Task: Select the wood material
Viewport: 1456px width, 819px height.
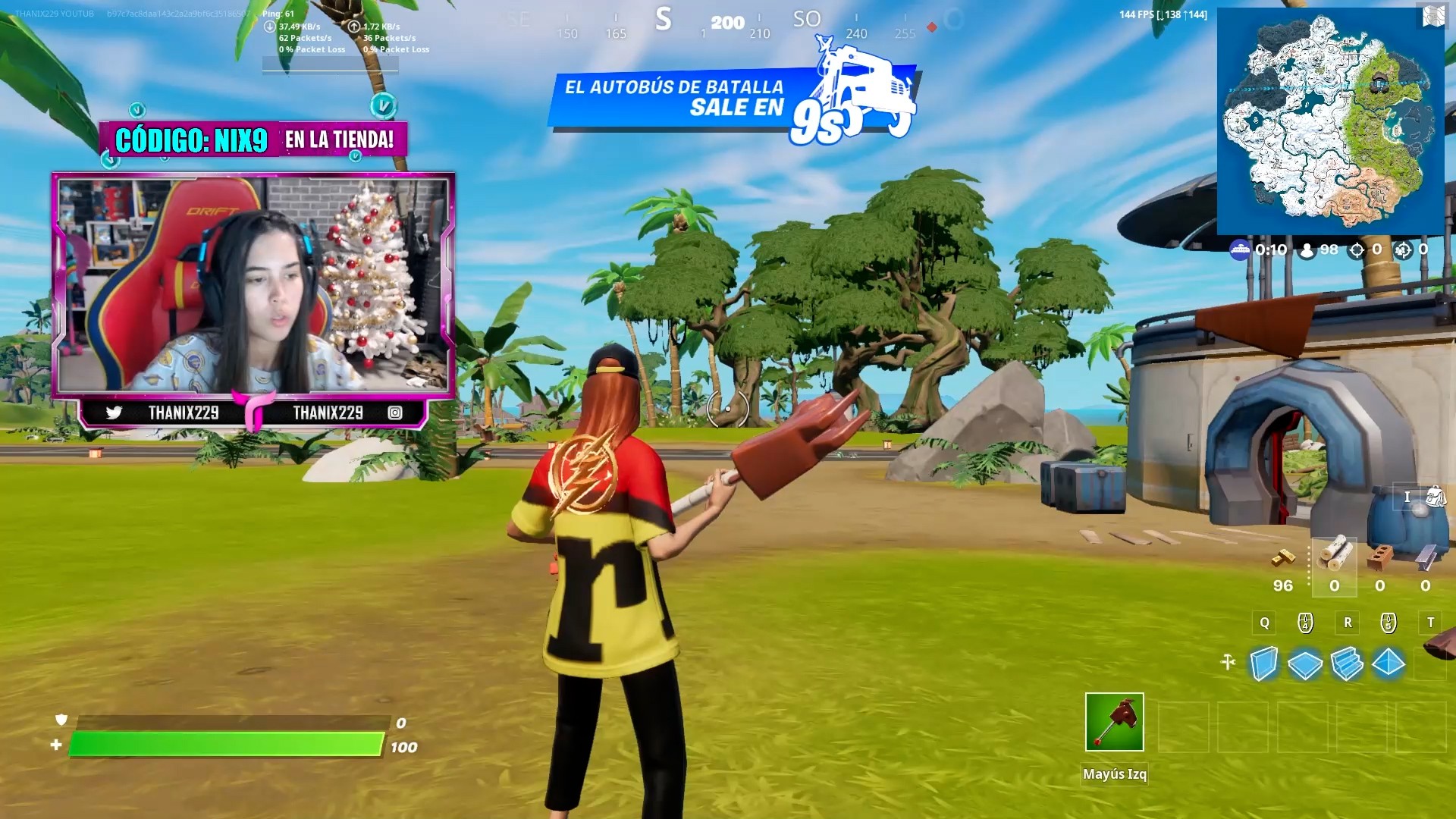Action: coord(1334,554)
